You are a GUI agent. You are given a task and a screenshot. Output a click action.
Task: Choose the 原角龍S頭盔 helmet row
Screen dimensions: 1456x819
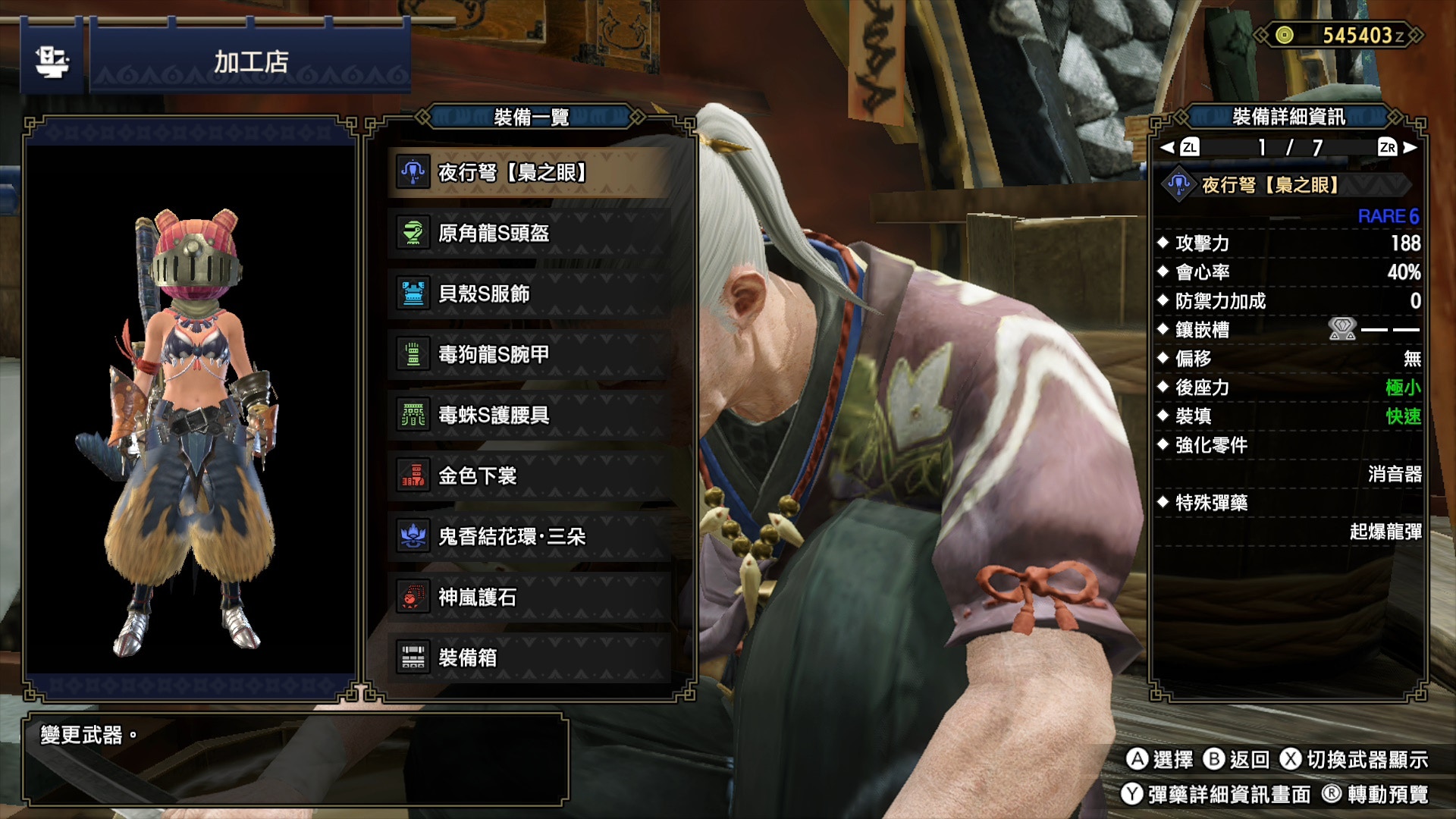pos(529,234)
